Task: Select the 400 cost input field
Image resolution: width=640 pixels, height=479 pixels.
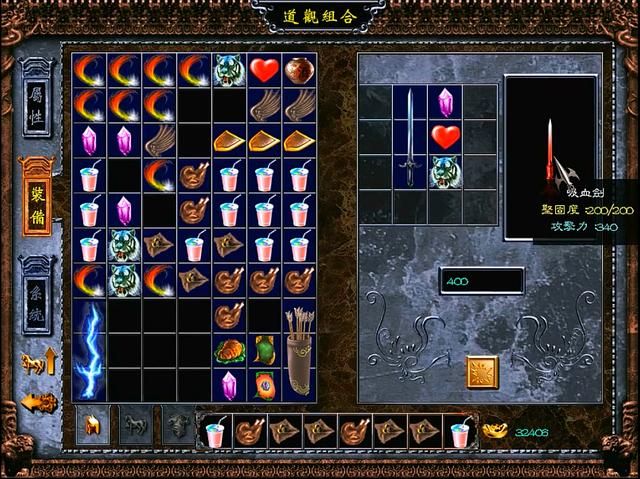Action: [x=480, y=281]
